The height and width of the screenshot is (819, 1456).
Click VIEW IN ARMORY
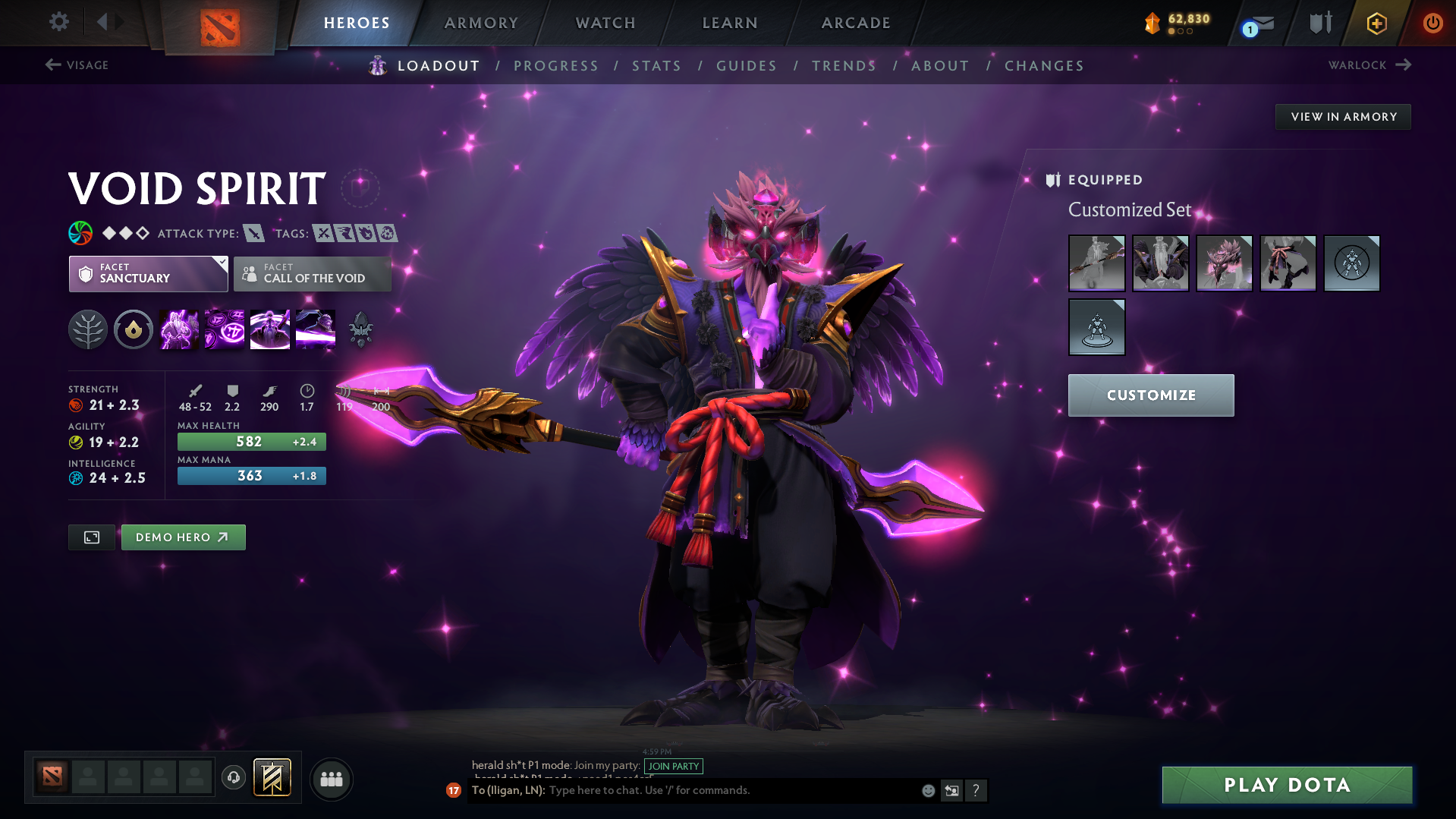pos(1343,116)
